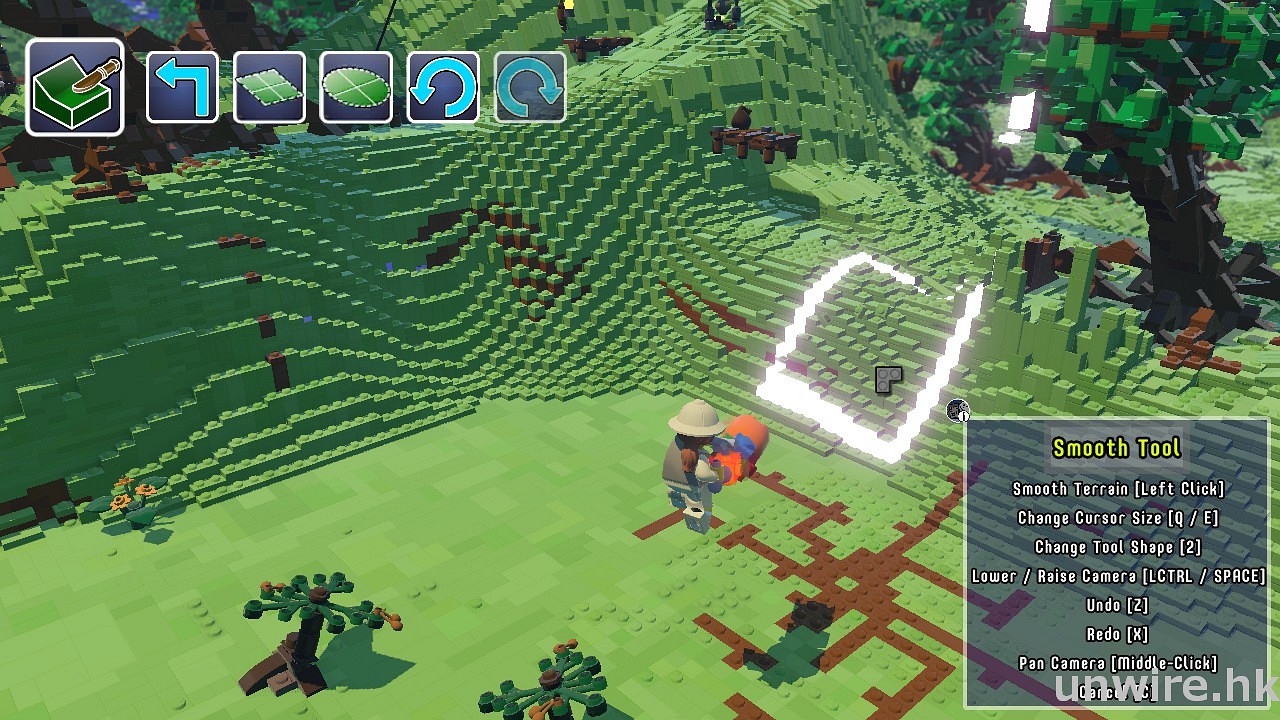Viewport: 1280px width, 720px height.
Task: Choose the square tool shape
Action: tap(269, 88)
